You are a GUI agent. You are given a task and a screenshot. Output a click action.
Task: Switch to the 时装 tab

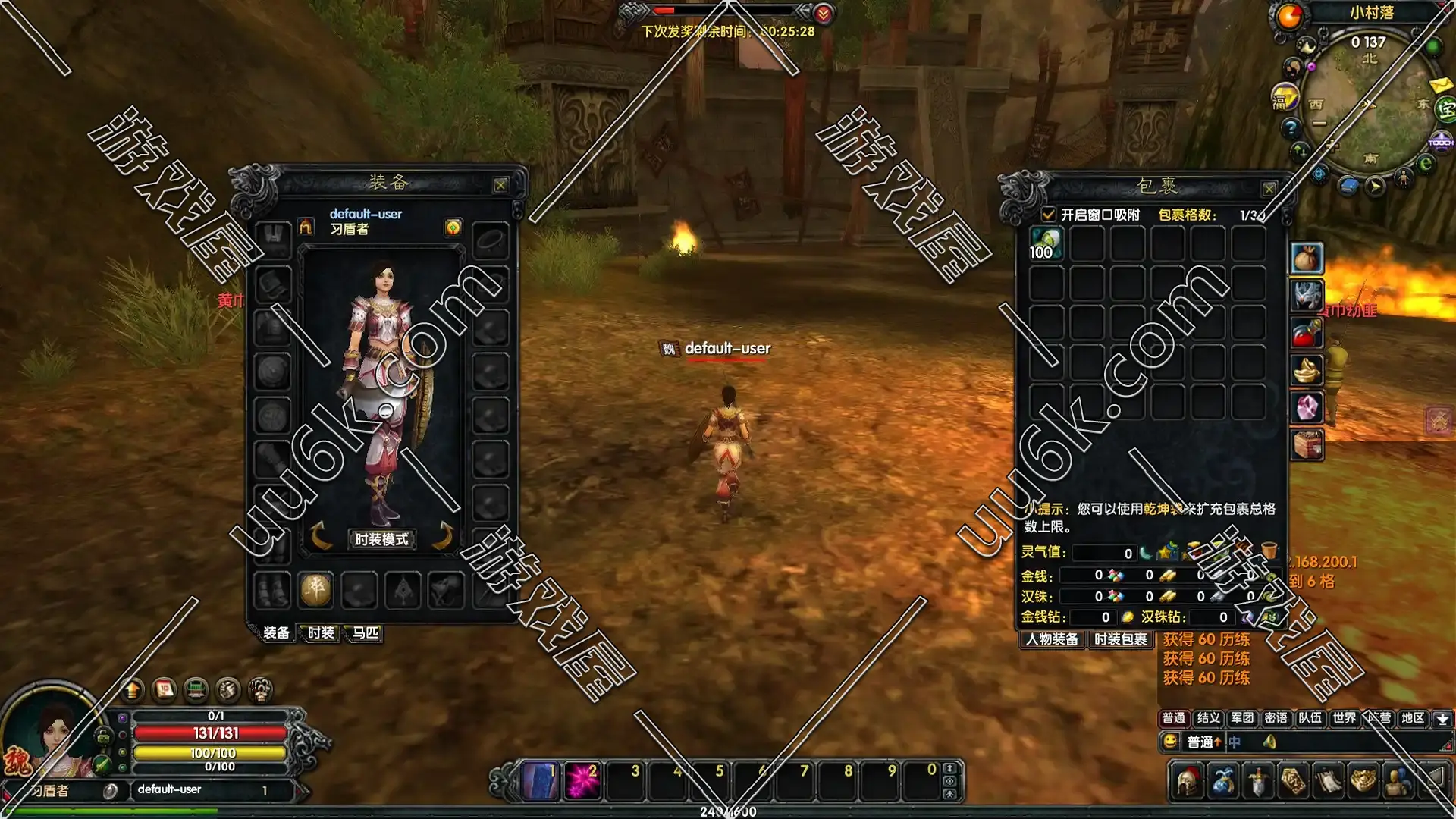click(x=321, y=632)
